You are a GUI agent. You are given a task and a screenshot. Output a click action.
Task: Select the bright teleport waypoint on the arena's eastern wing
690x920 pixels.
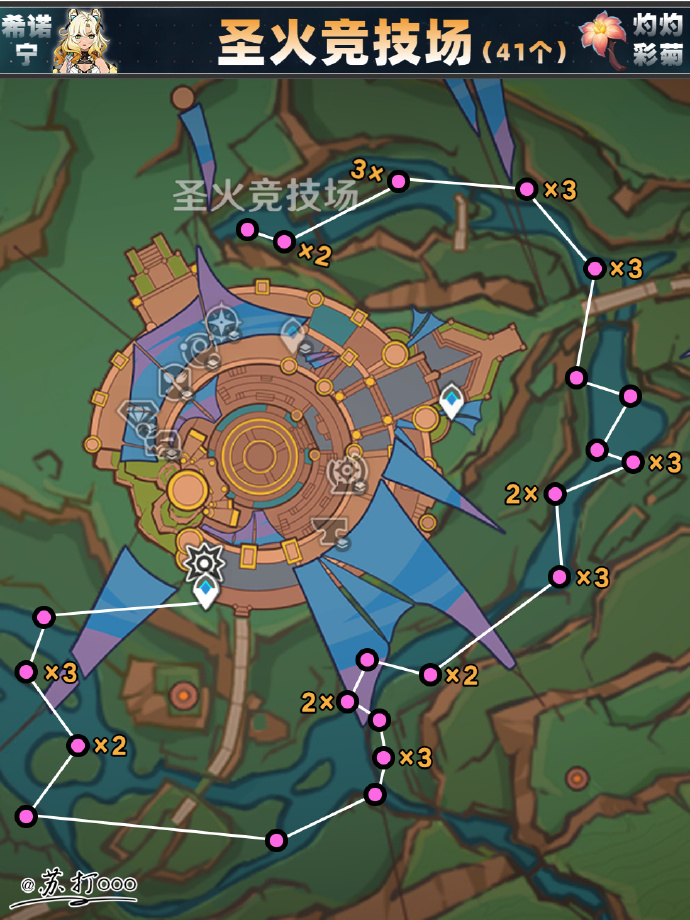452,401
